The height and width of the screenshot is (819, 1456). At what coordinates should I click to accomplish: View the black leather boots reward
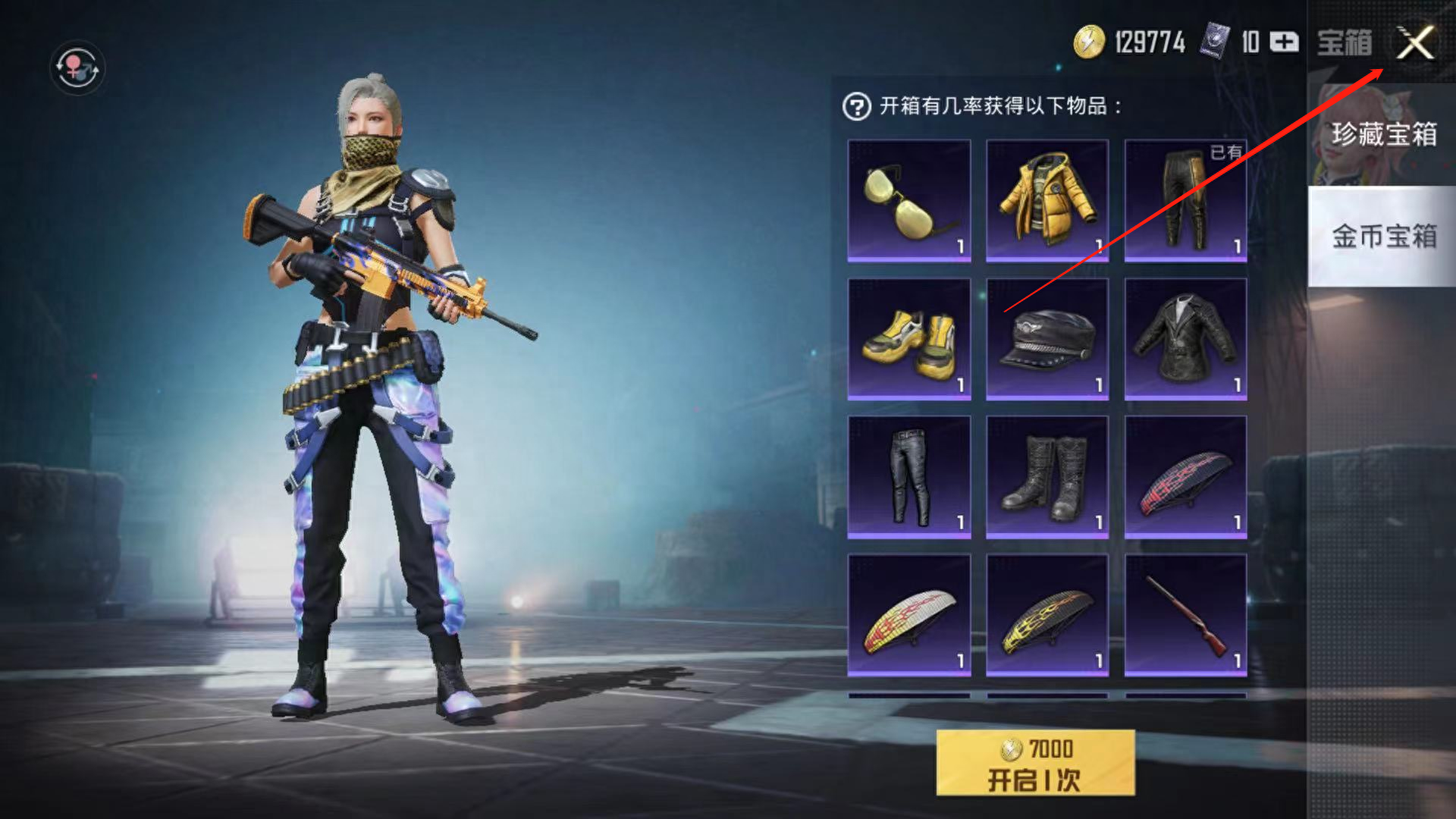pos(1046,477)
